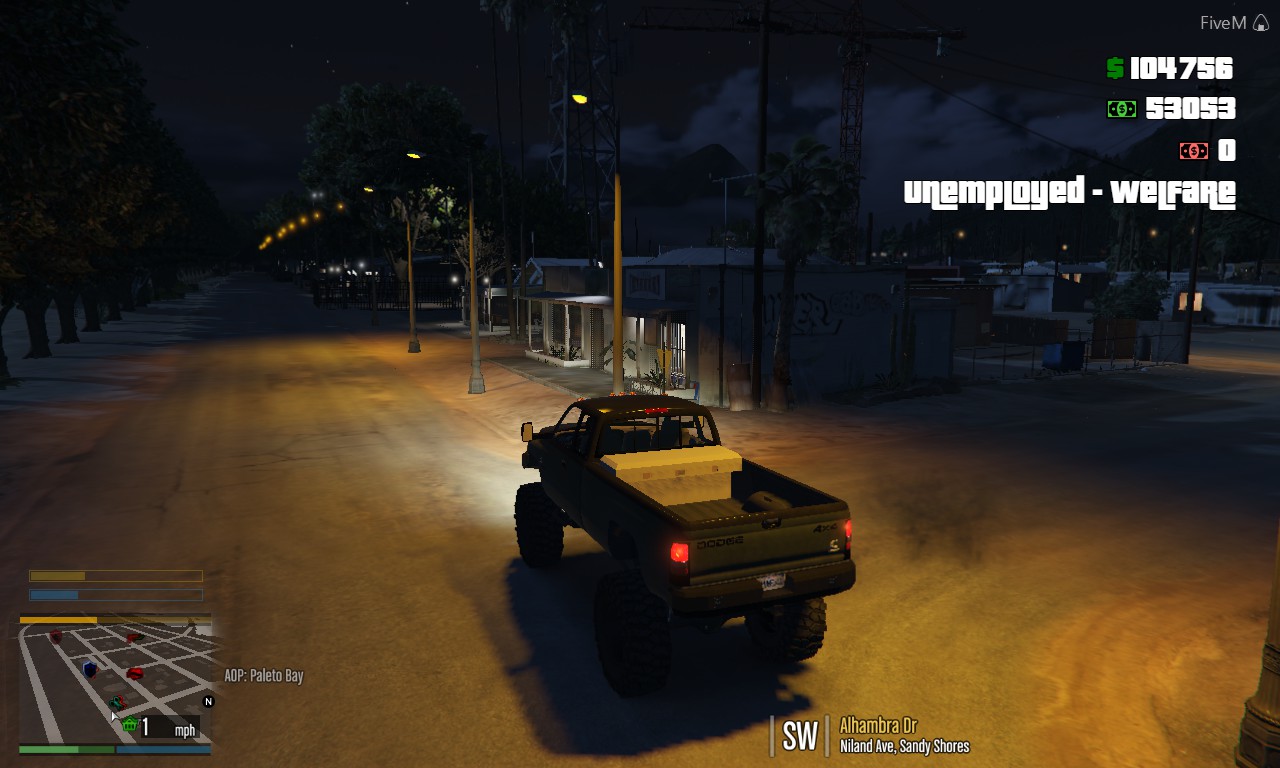Screen dimensions: 1280x768
Task: Click the green dollar sign bank balance icon
Action: tap(1115, 67)
